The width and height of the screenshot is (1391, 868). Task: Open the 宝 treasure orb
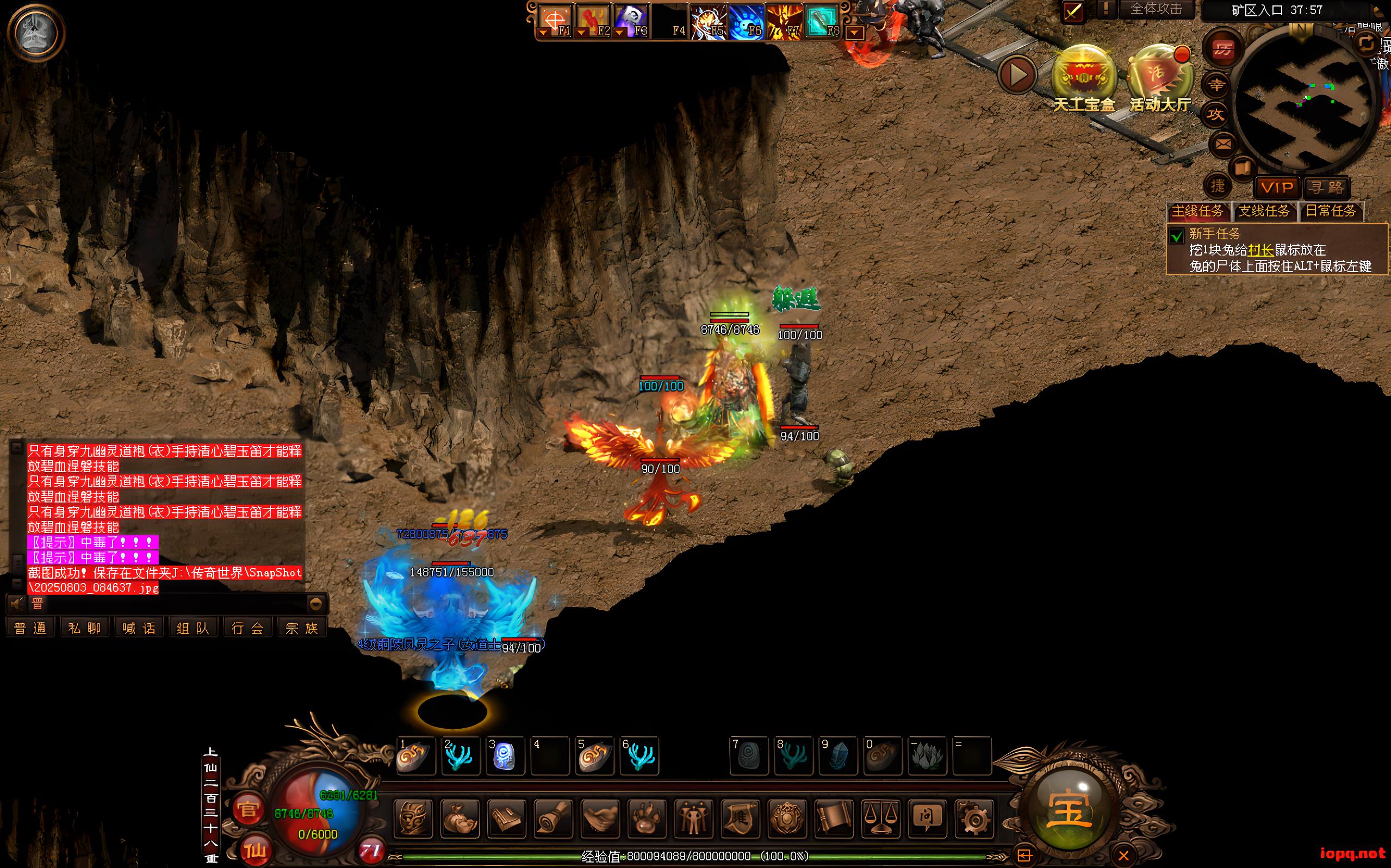[x=1069, y=810]
